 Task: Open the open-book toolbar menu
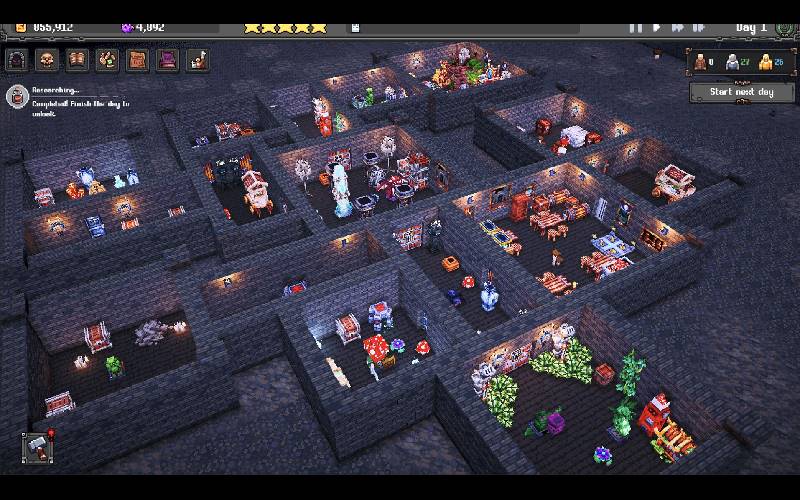click(77, 60)
